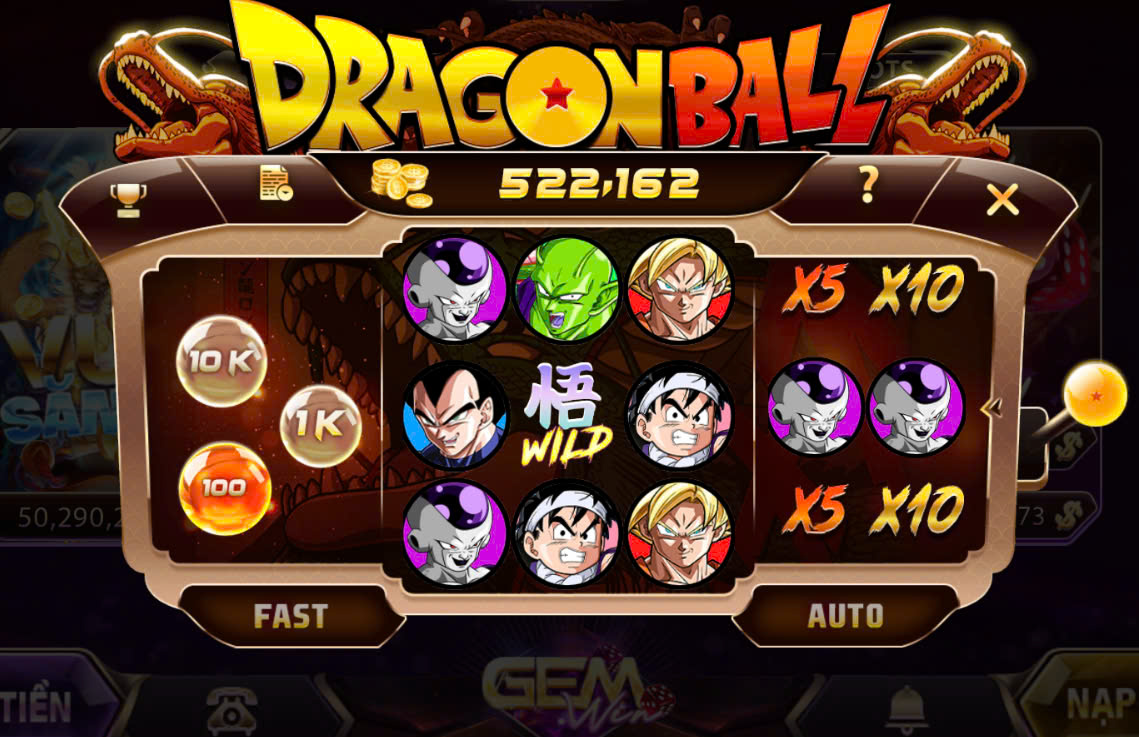This screenshot has height=737, width=1139.
Task: Choose the 1K bet ball
Action: [322, 426]
